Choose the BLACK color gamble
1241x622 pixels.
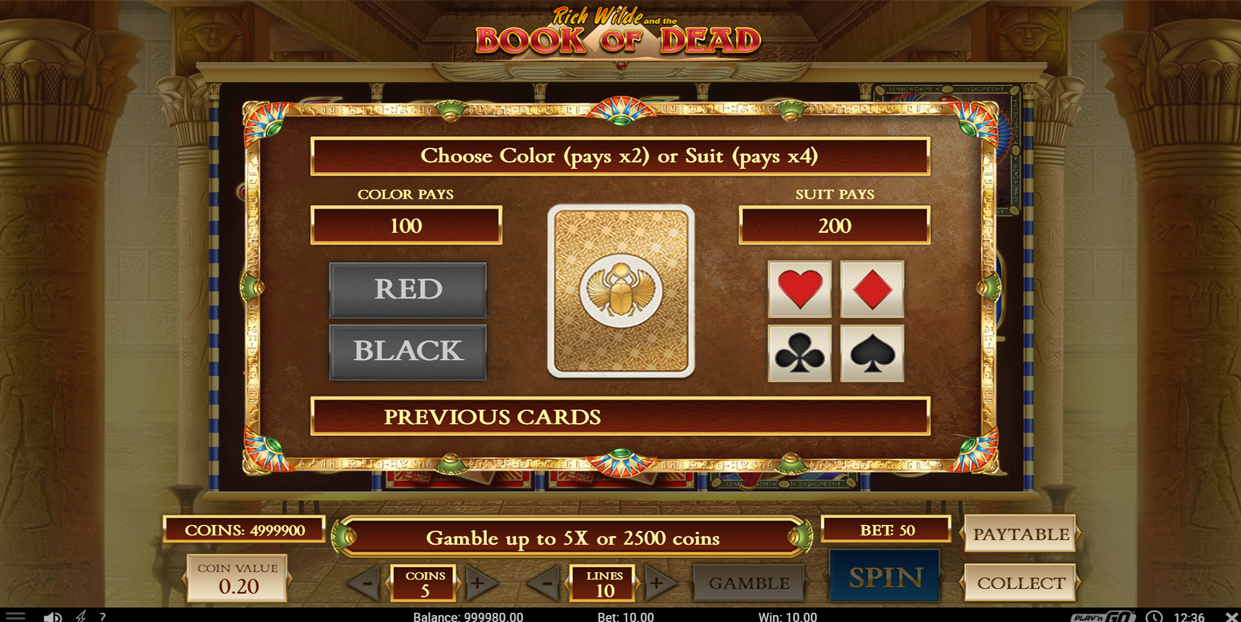(x=408, y=351)
